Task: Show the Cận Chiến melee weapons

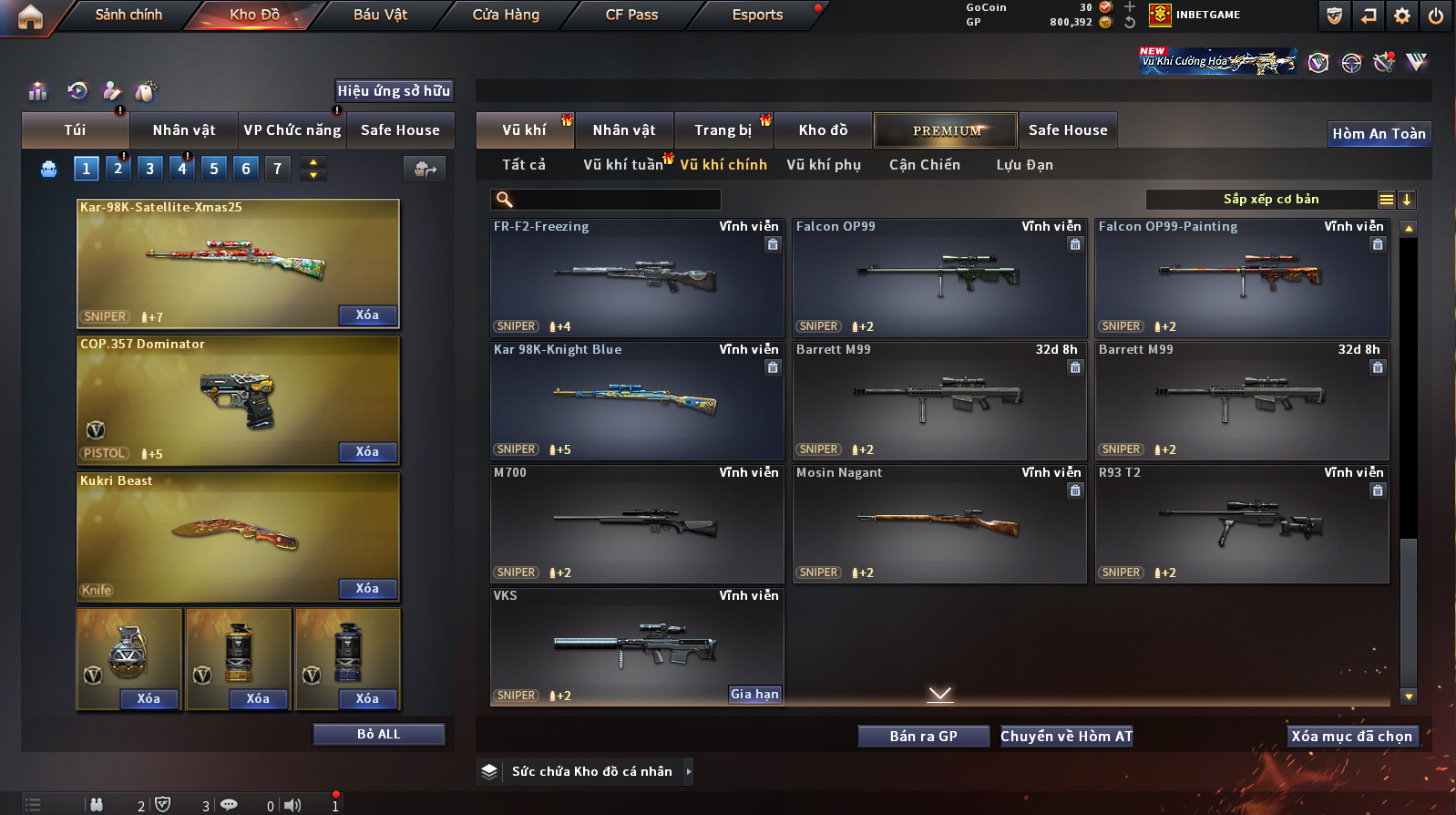Action: point(924,165)
